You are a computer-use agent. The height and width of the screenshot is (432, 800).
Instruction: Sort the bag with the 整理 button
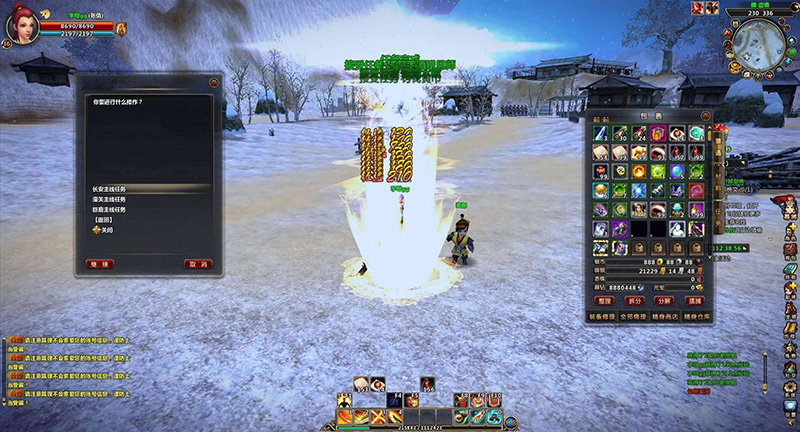tap(604, 300)
